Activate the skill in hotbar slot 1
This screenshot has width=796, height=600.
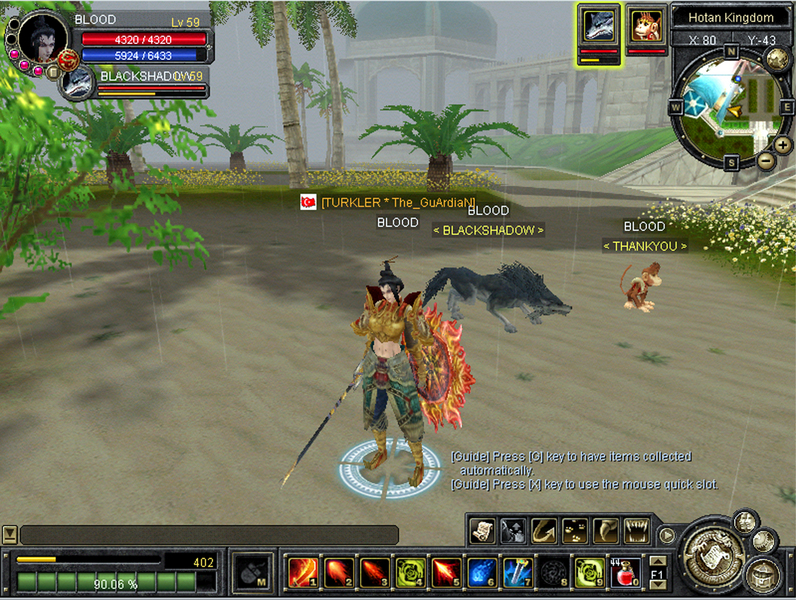click(303, 572)
